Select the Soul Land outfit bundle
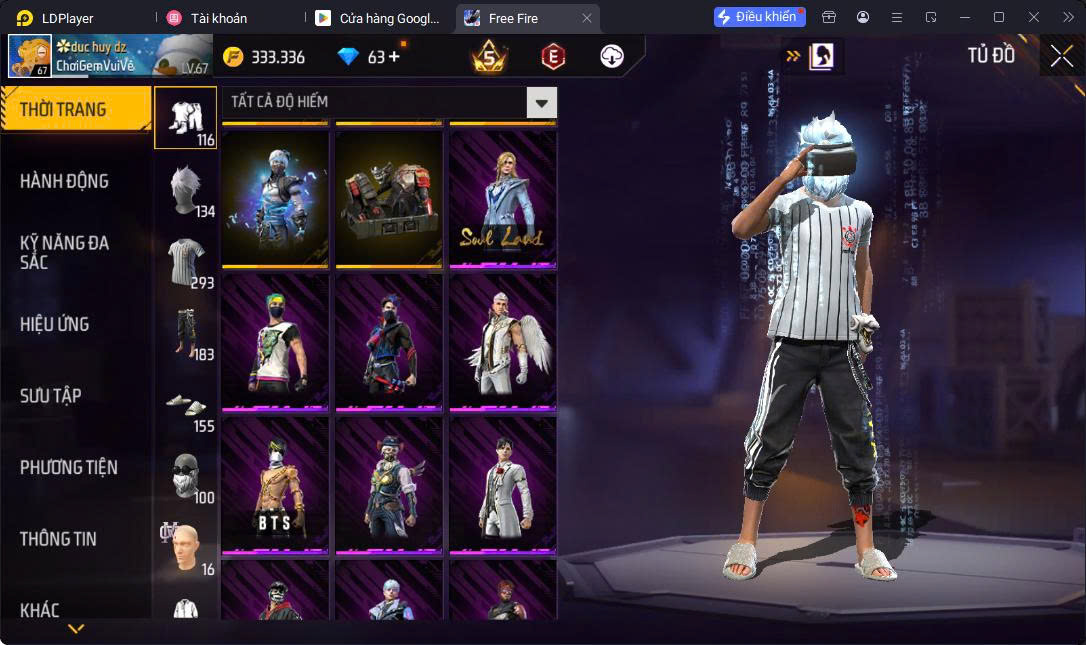 pyautogui.click(x=502, y=200)
